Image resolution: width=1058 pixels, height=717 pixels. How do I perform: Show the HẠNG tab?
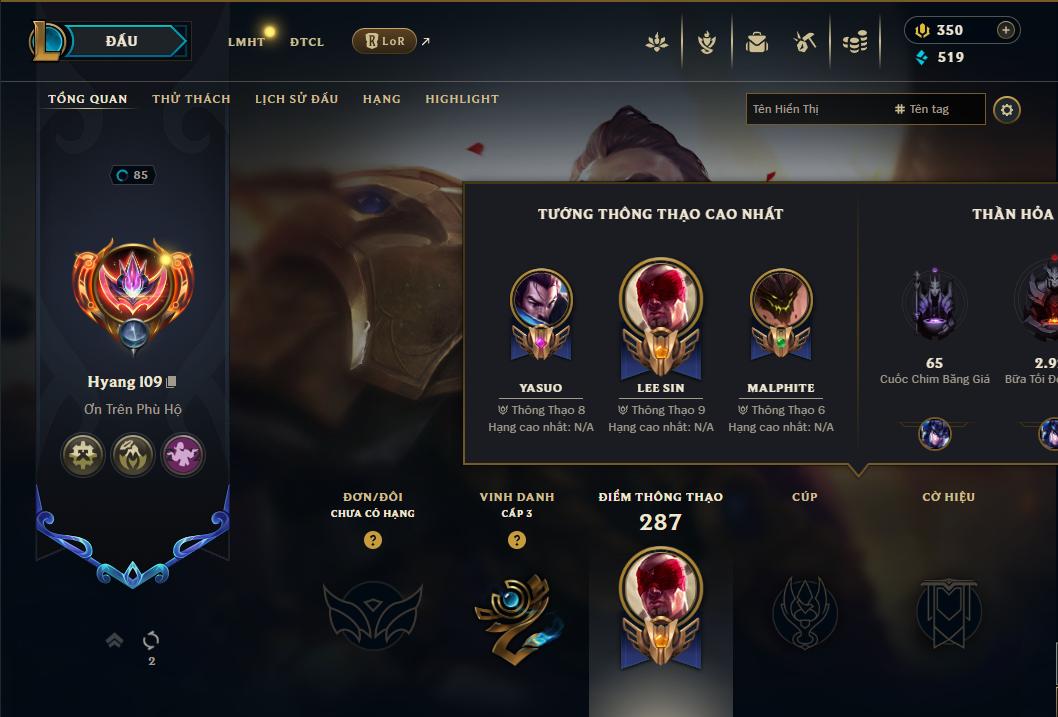coord(382,99)
